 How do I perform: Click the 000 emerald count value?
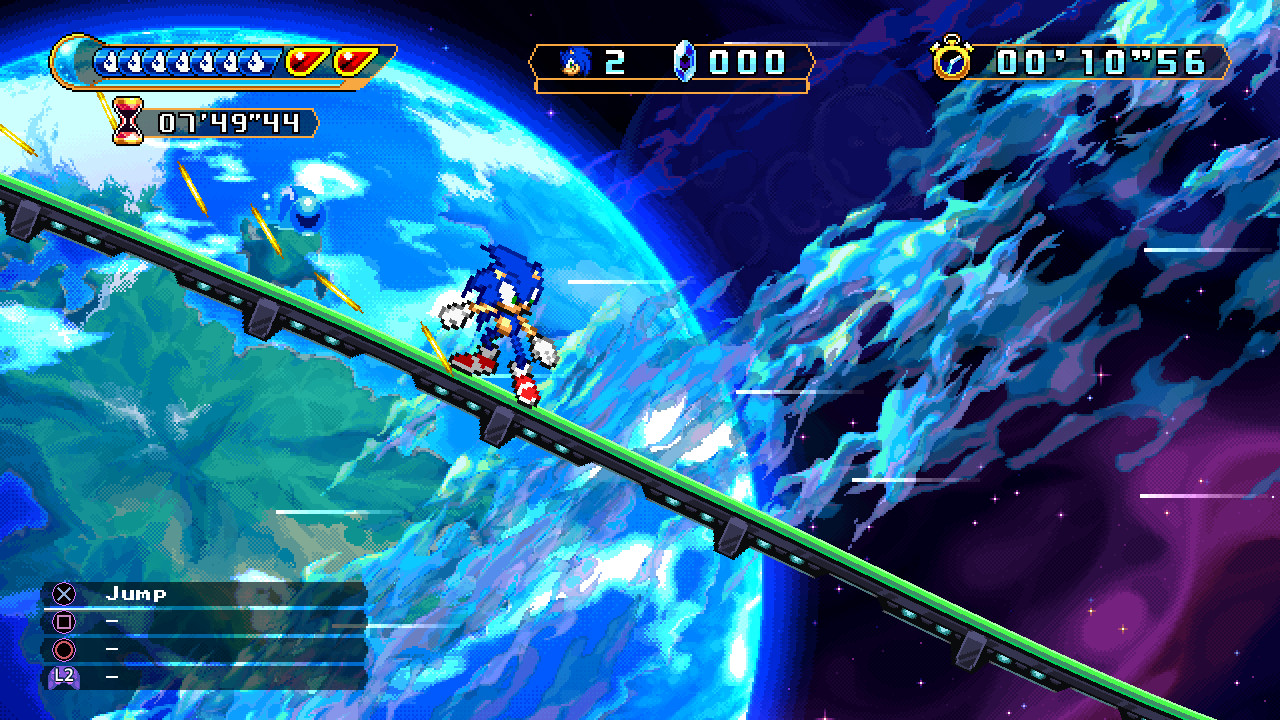745,61
